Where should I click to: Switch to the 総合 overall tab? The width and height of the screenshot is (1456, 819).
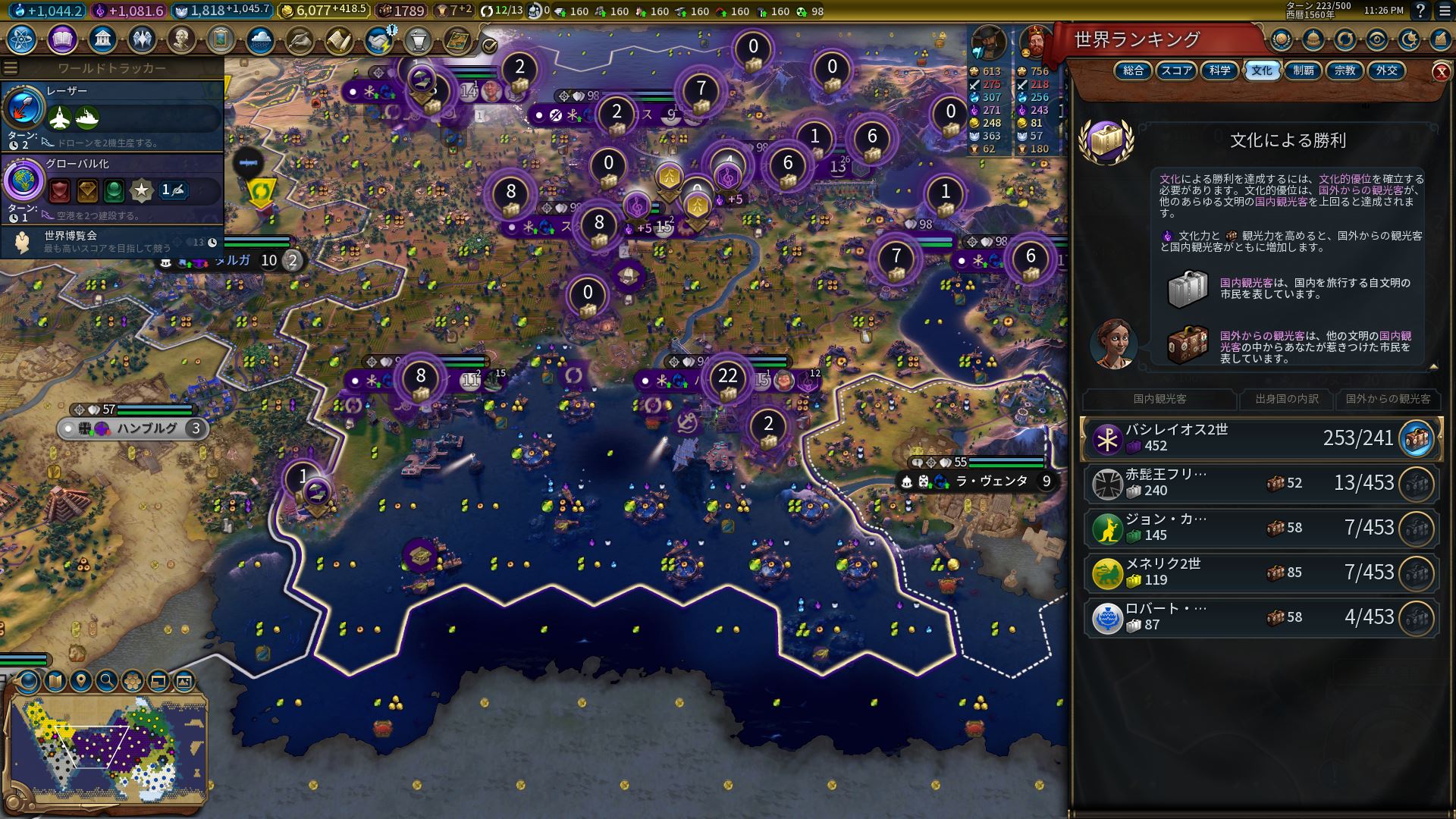(x=1133, y=71)
